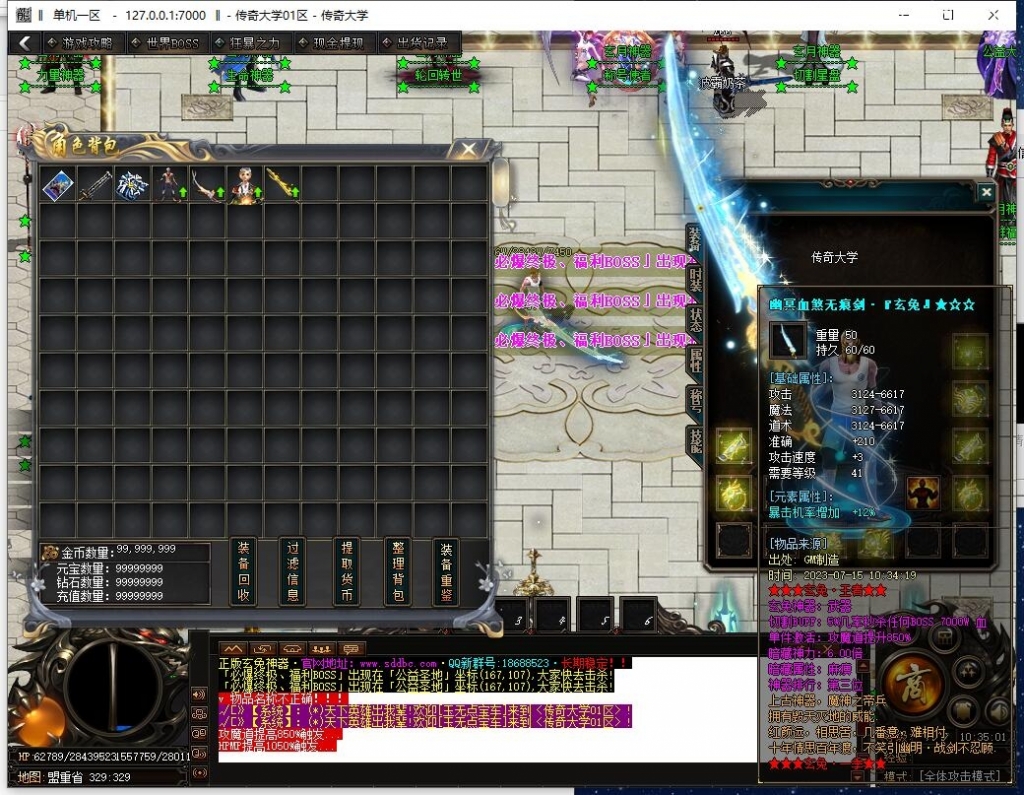The width and height of the screenshot is (1024, 795).
Task: Close the 角色背包 inventory window
Action: tap(467, 150)
